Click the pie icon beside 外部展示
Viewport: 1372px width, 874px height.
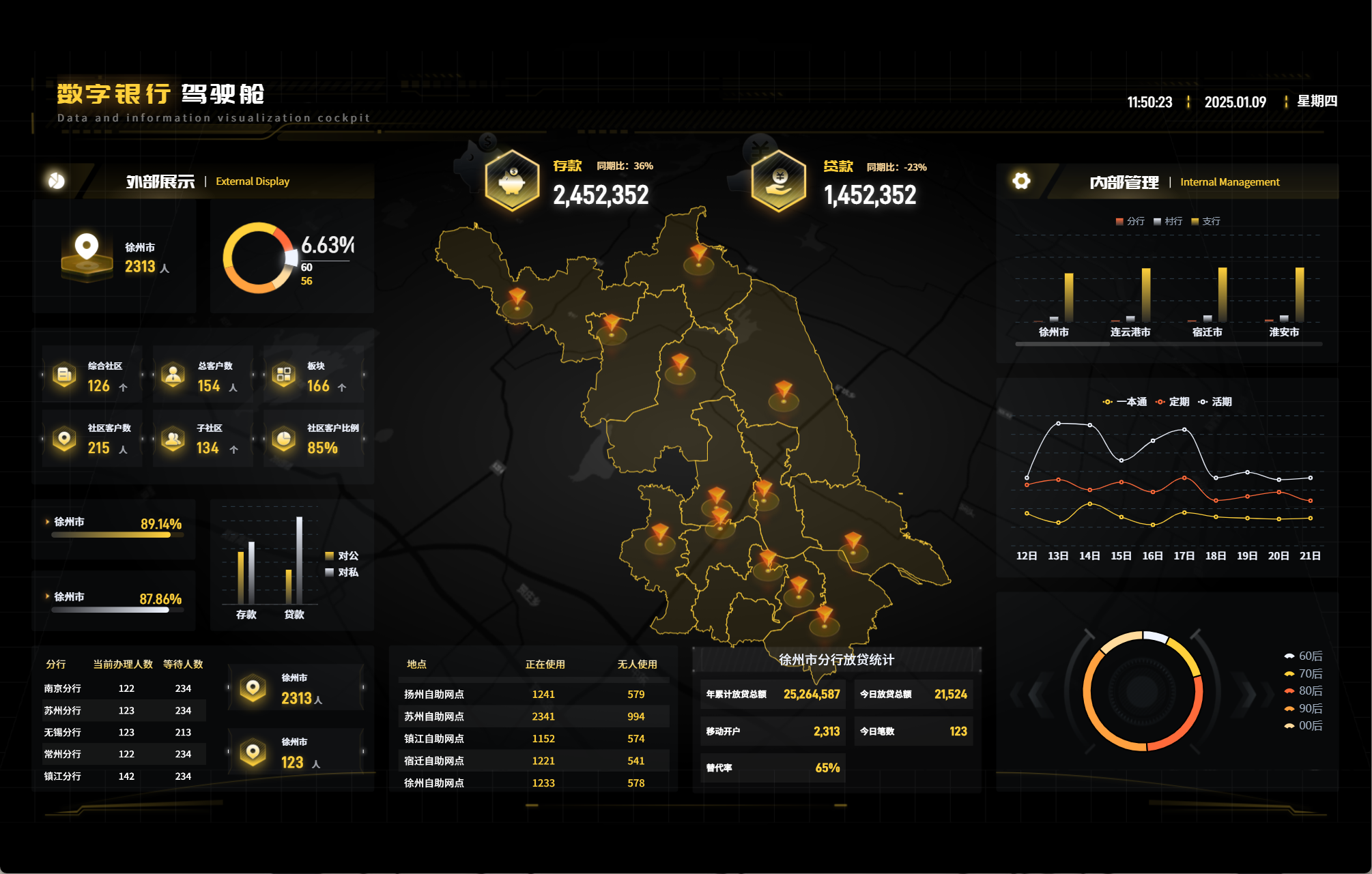(x=57, y=180)
